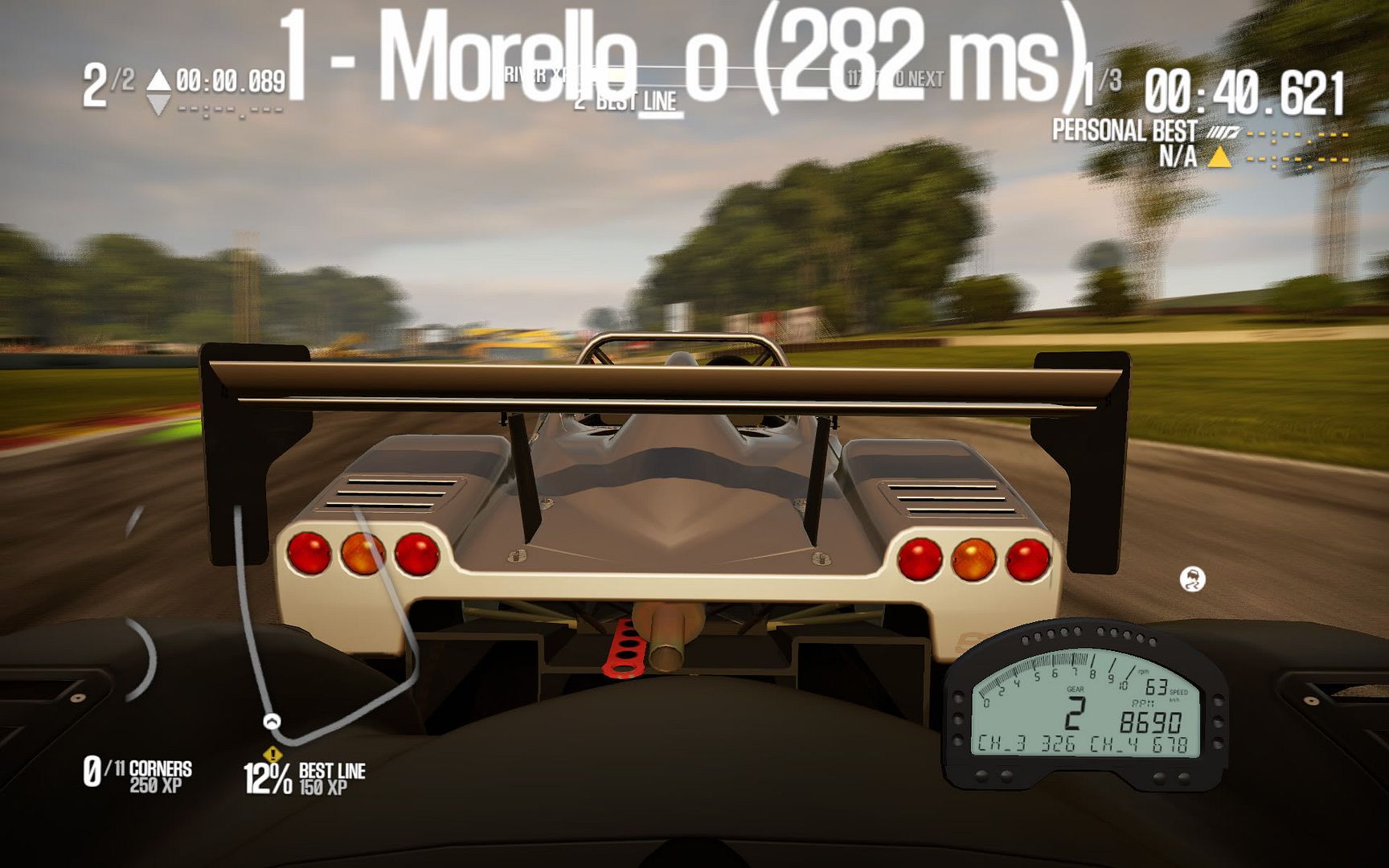Click the upward delta triangle beside split time
1389x868 pixels.
tap(158, 78)
